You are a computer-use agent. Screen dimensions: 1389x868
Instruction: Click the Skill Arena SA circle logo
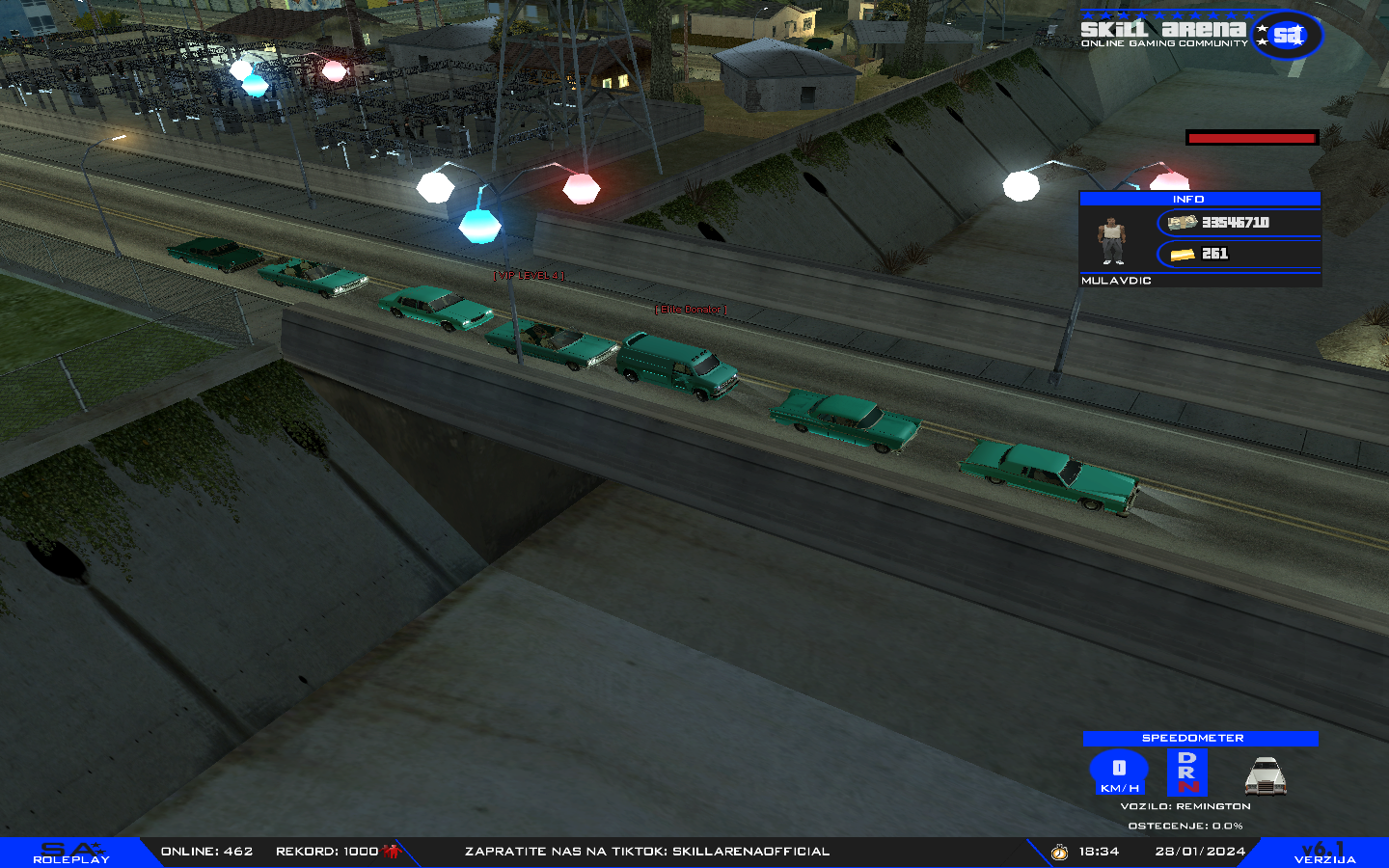point(1287,36)
